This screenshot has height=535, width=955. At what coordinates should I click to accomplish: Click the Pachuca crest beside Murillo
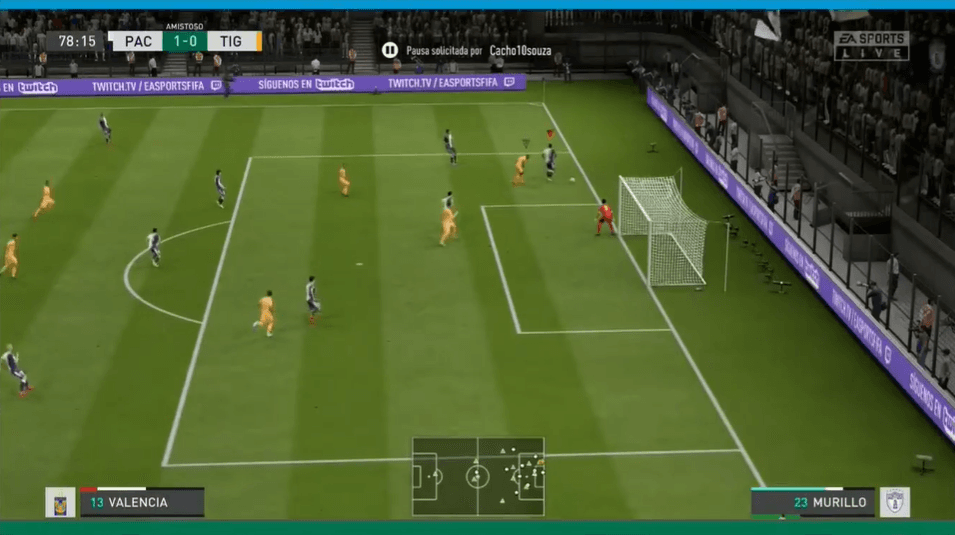(893, 502)
